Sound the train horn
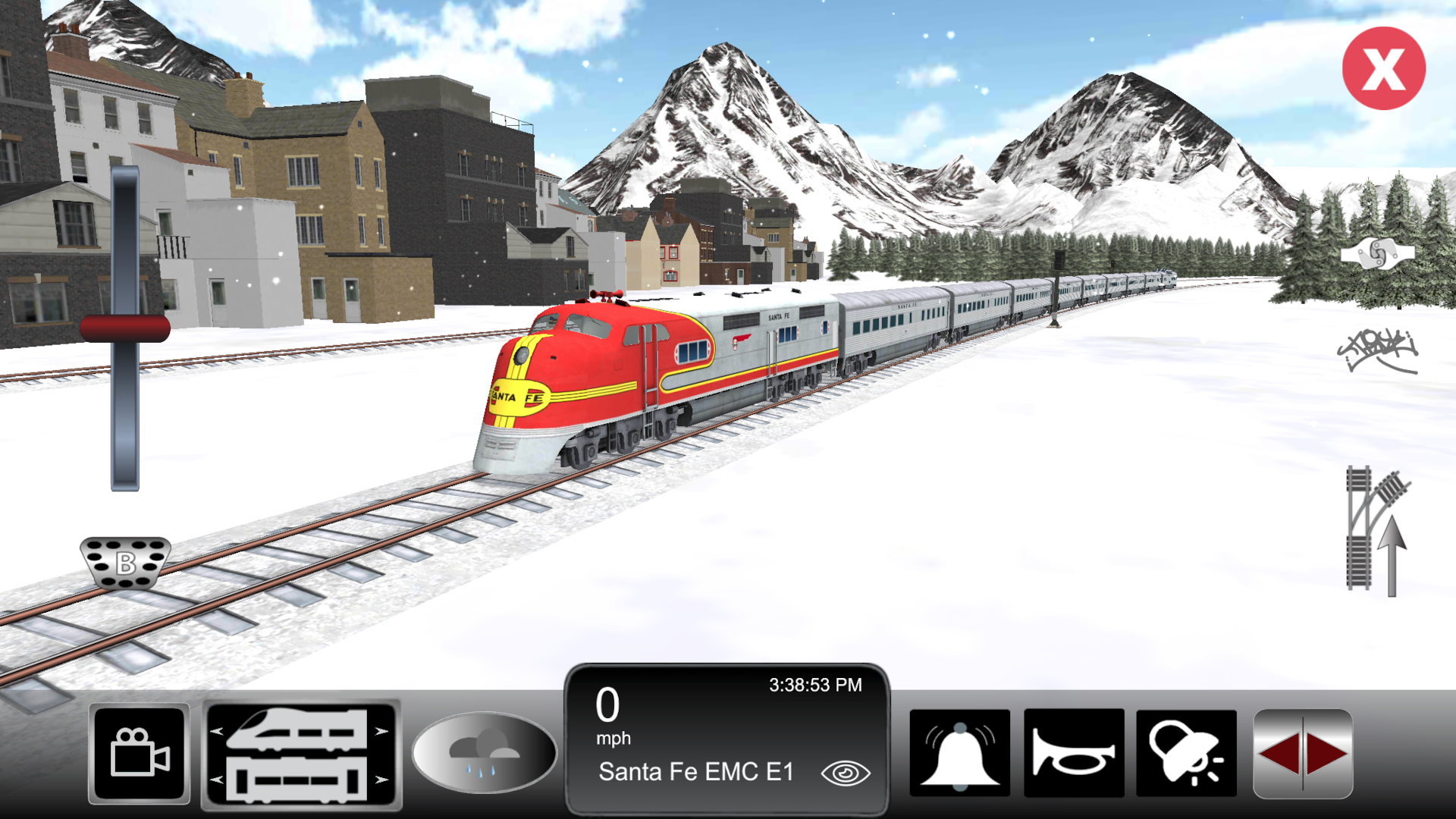Viewport: 1456px width, 819px height. (x=1074, y=751)
